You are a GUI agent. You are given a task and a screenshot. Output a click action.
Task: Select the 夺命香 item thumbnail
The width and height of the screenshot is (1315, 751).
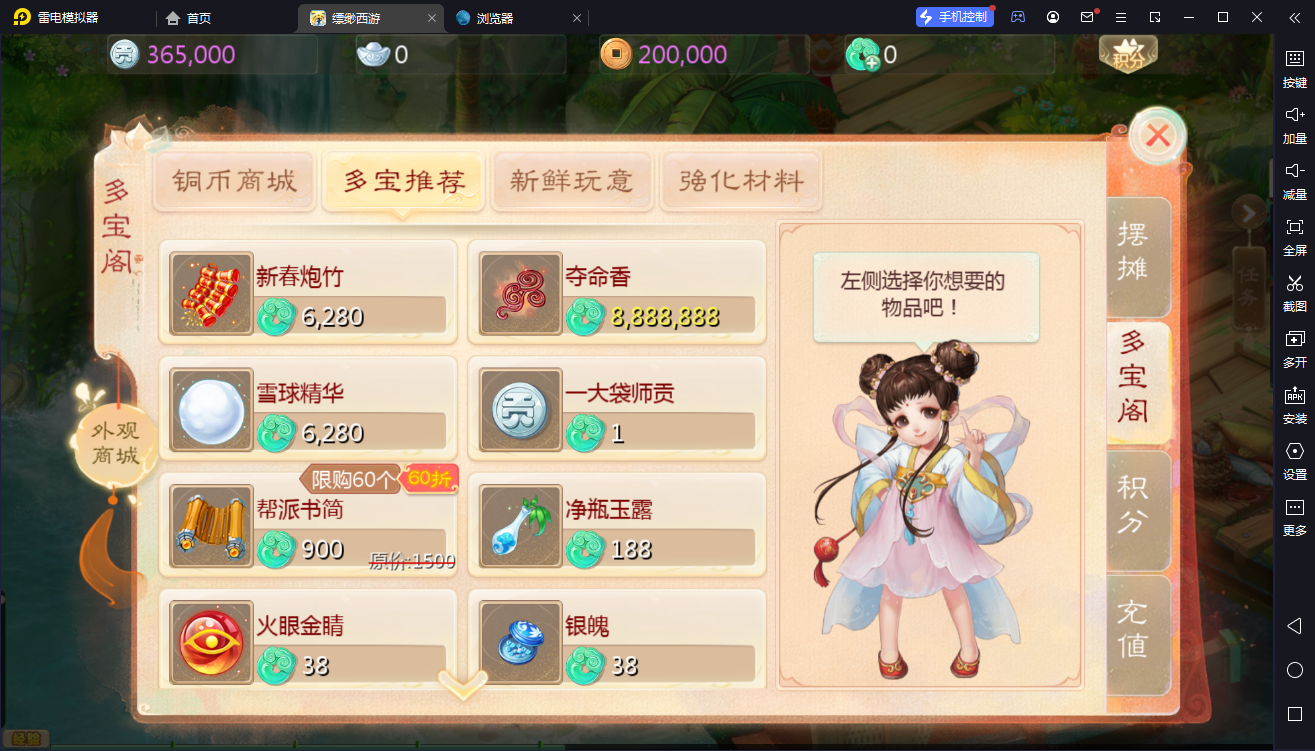point(519,293)
